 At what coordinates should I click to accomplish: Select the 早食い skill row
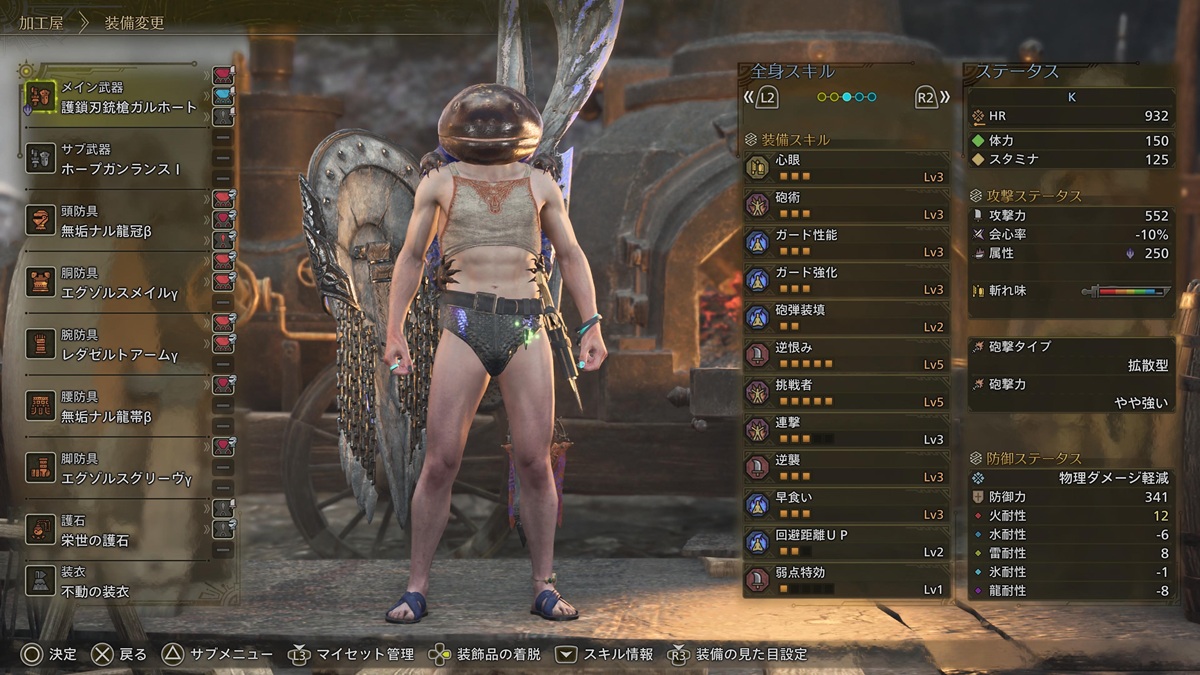[845, 505]
